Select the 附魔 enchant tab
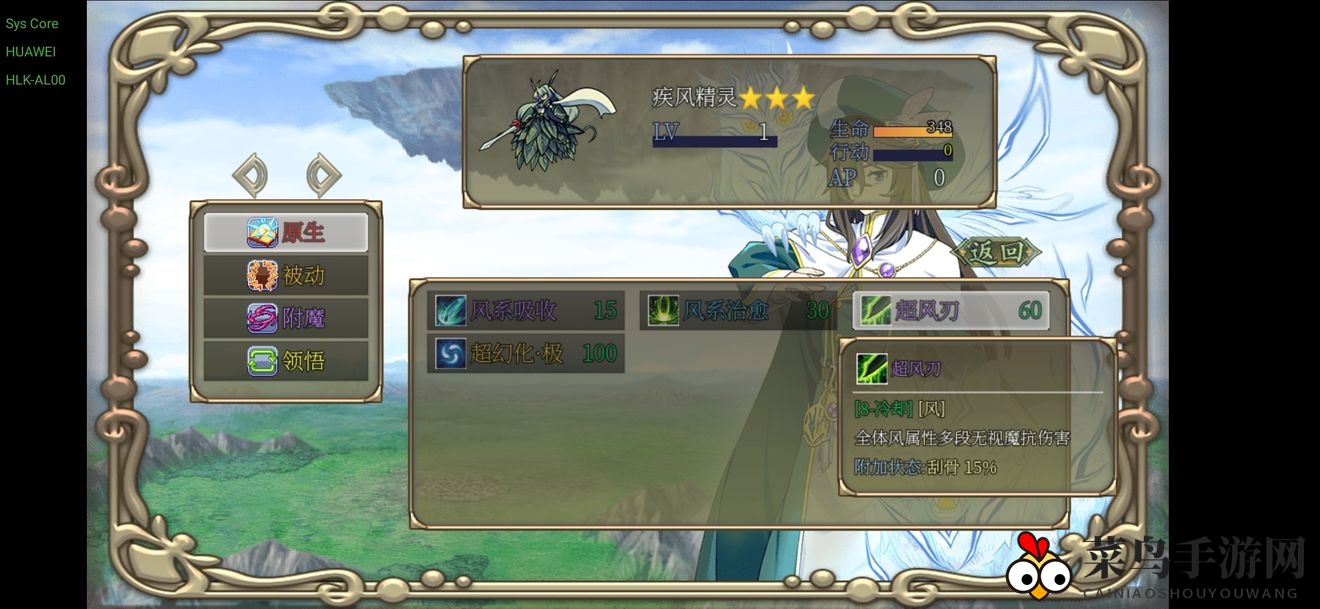Screen dimensions: 1320x609 [x=286, y=318]
